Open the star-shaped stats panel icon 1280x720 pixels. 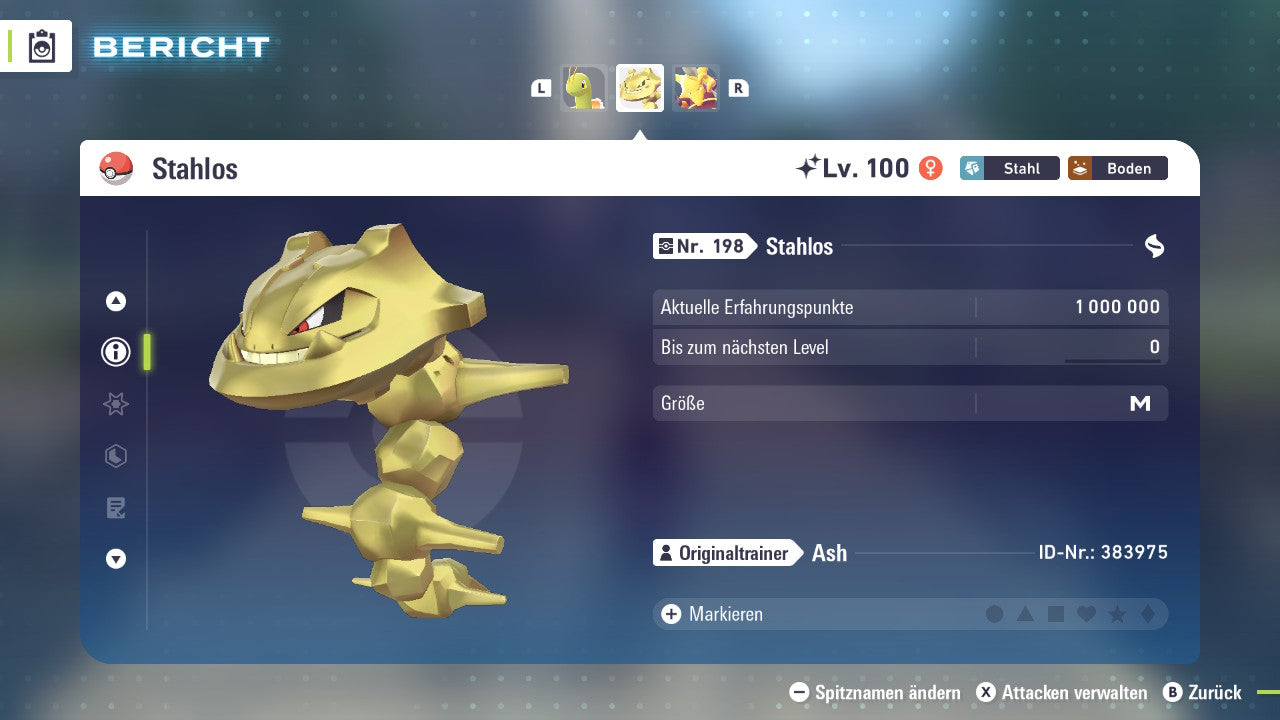(115, 404)
